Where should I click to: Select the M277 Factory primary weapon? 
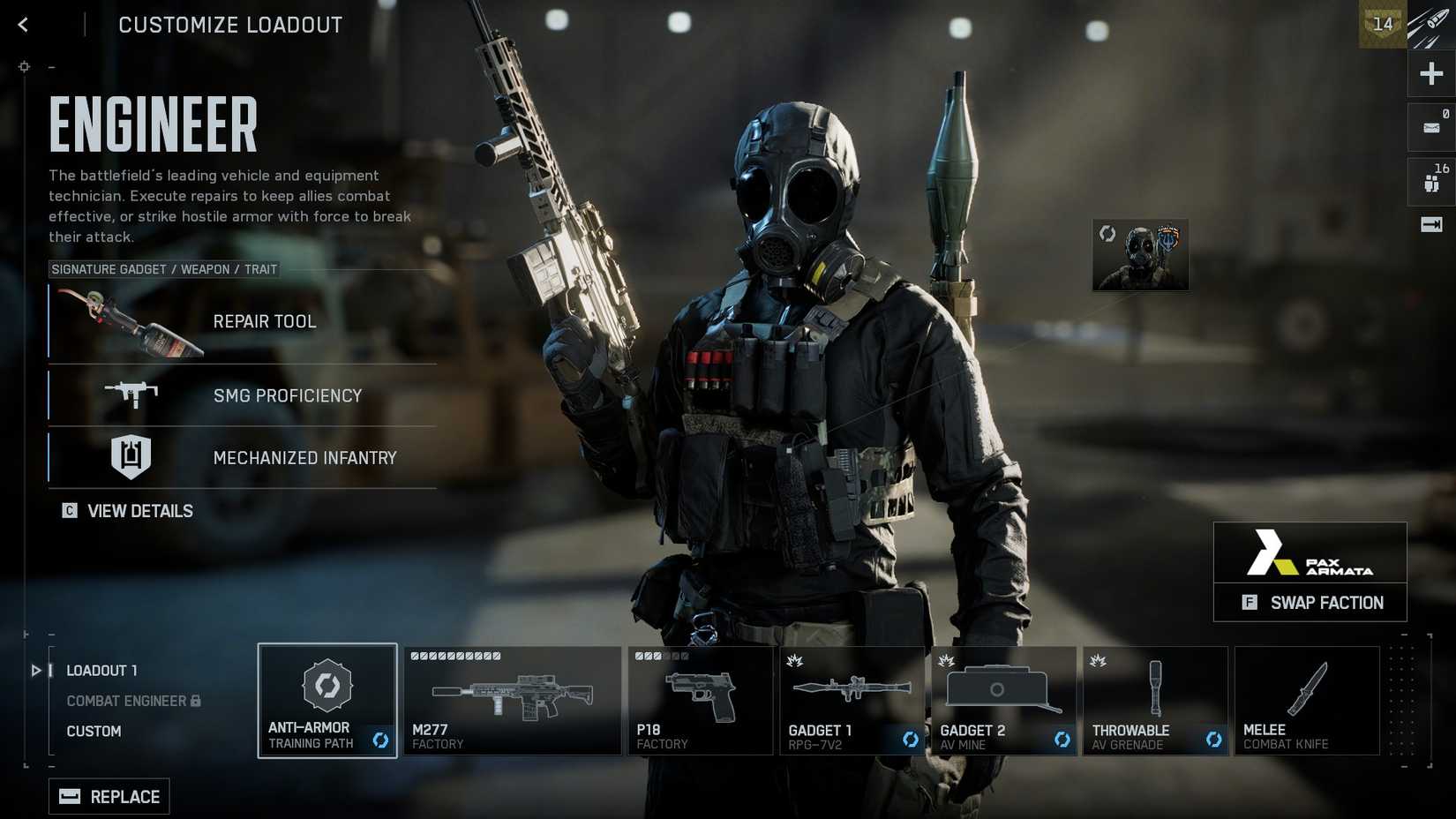pos(512,700)
